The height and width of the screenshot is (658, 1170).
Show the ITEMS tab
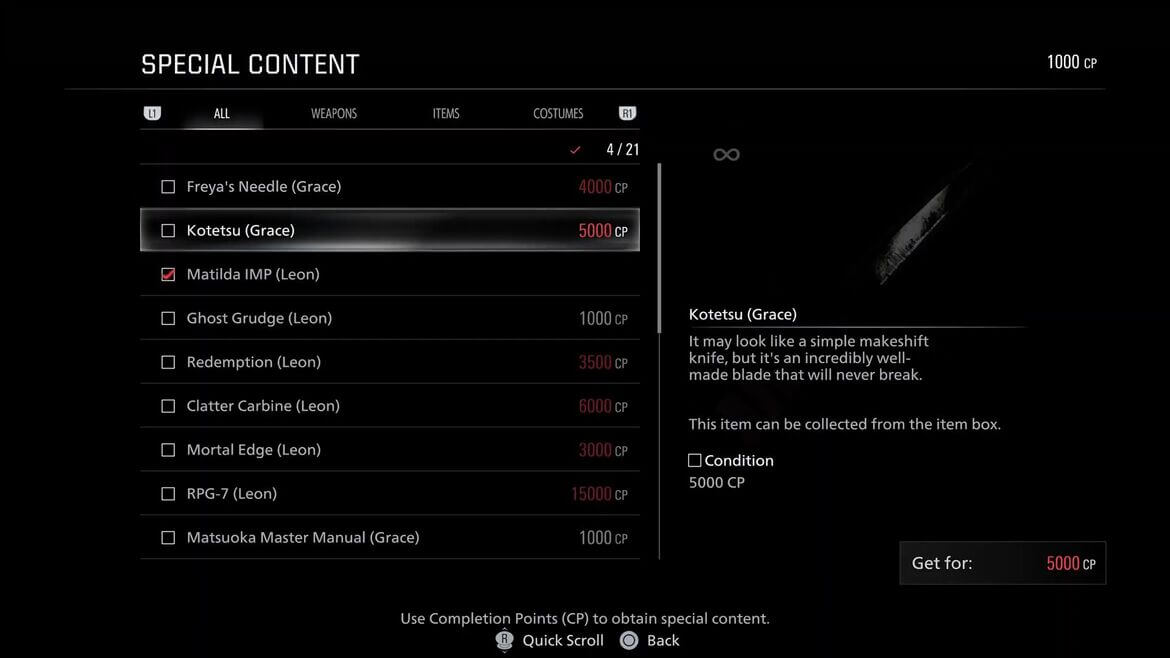(446, 114)
